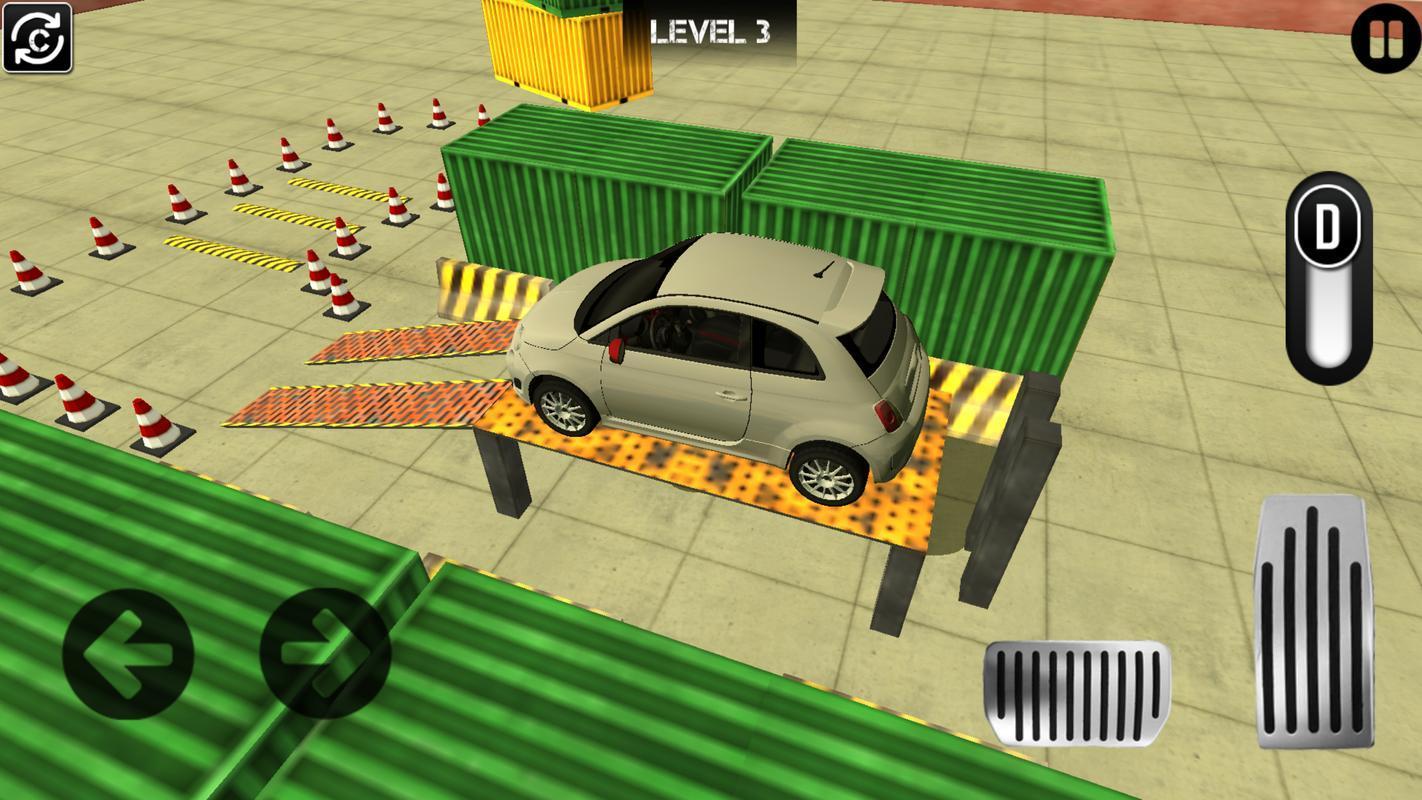Step on the tall gas pedal
This screenshot has width=1422, height=800.
(1312, 620)
